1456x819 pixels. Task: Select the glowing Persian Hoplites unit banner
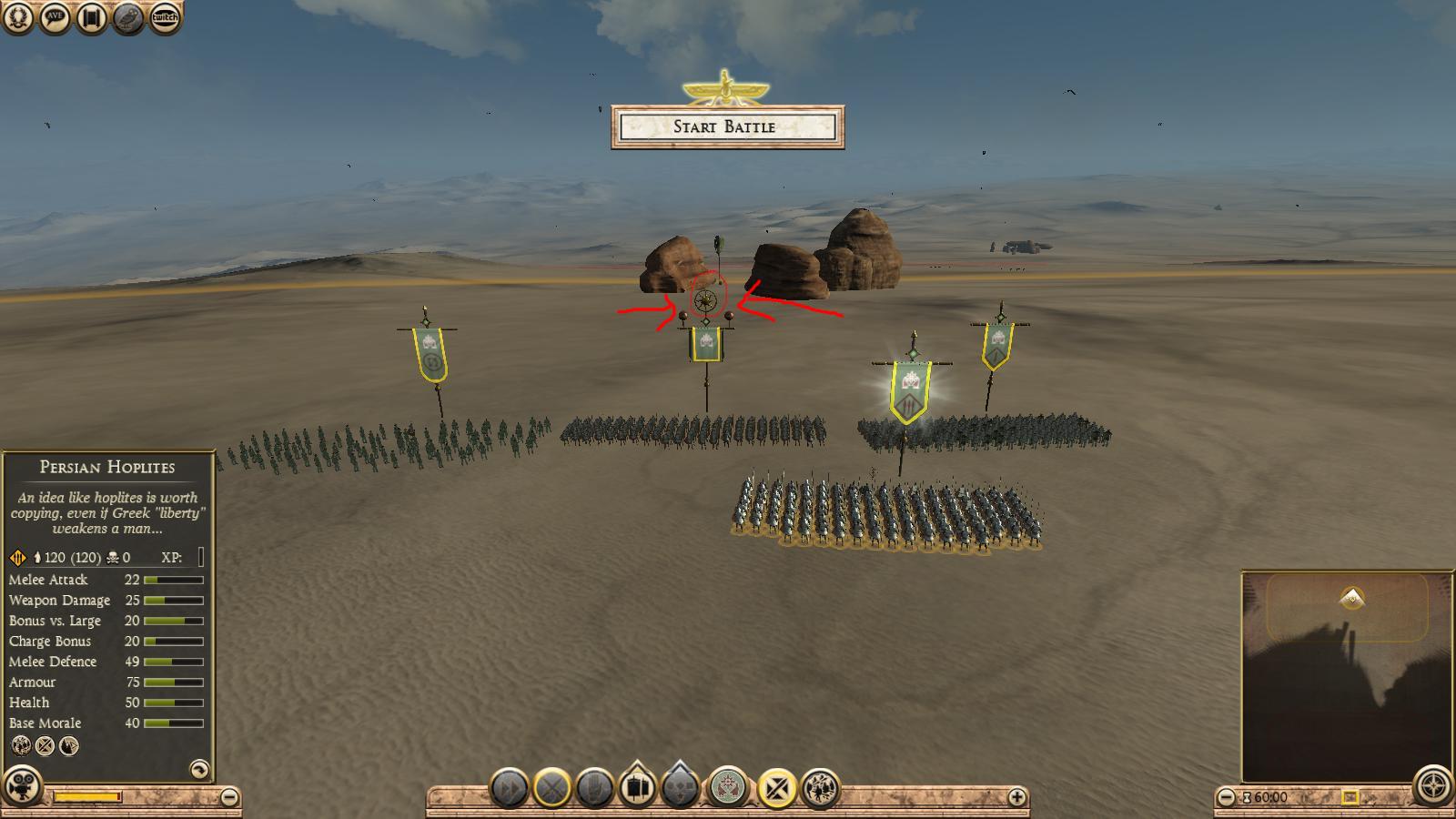[x=910, y=391]
